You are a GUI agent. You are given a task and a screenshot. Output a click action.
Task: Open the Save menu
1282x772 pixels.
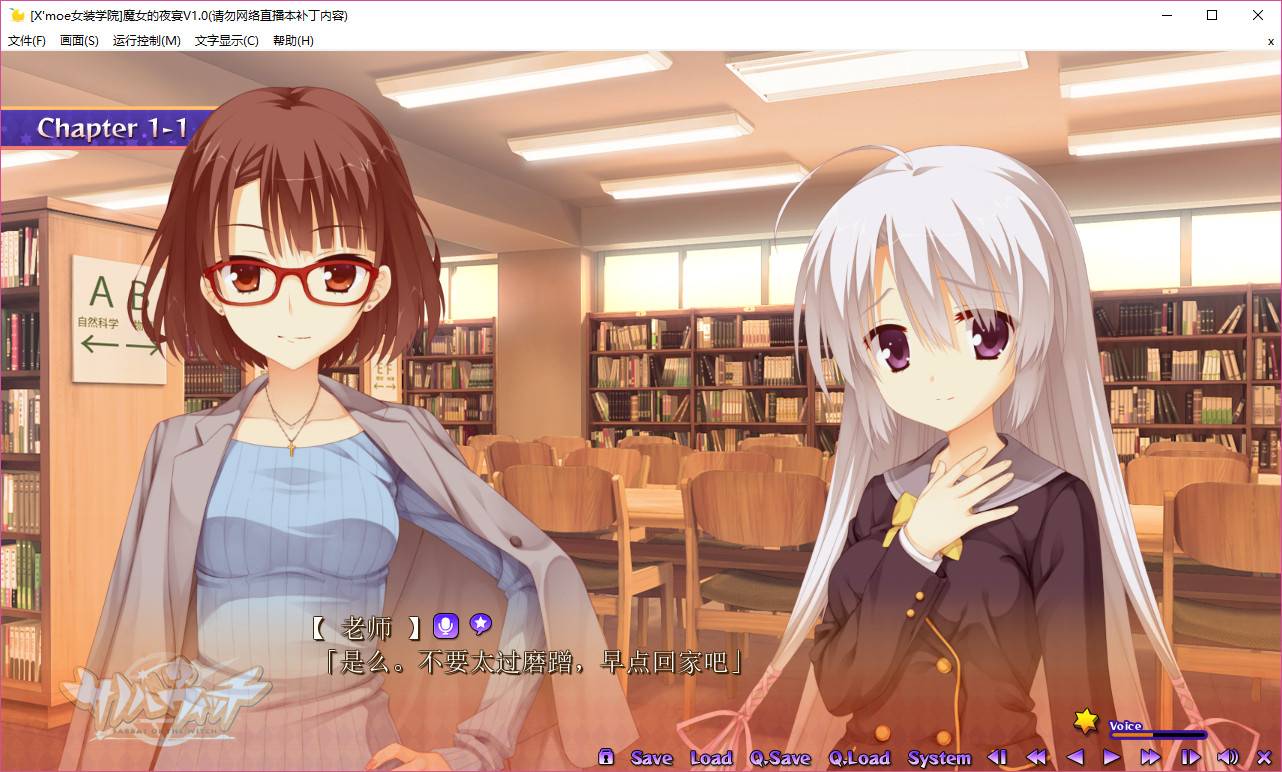pos(651,758)
